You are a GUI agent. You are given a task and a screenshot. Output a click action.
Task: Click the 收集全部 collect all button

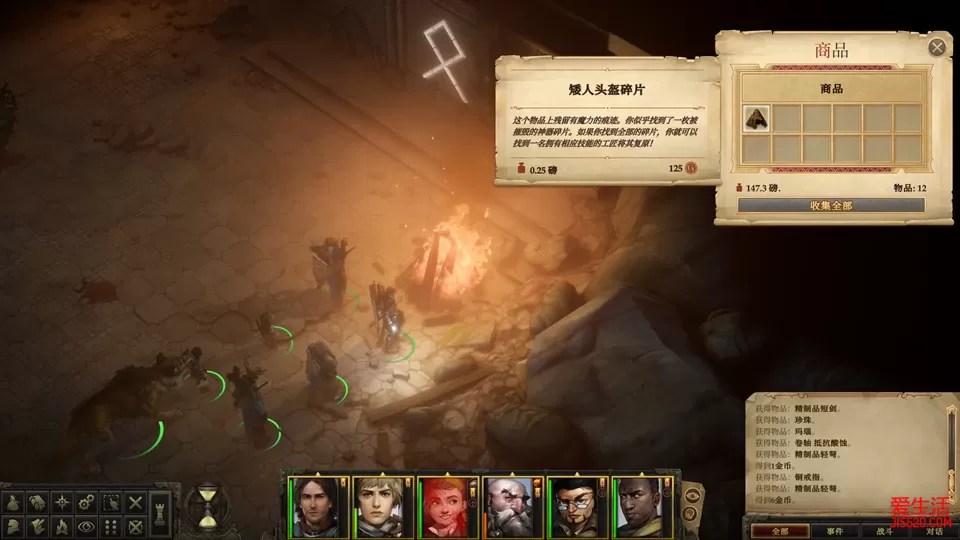click(x=831, y=205)
